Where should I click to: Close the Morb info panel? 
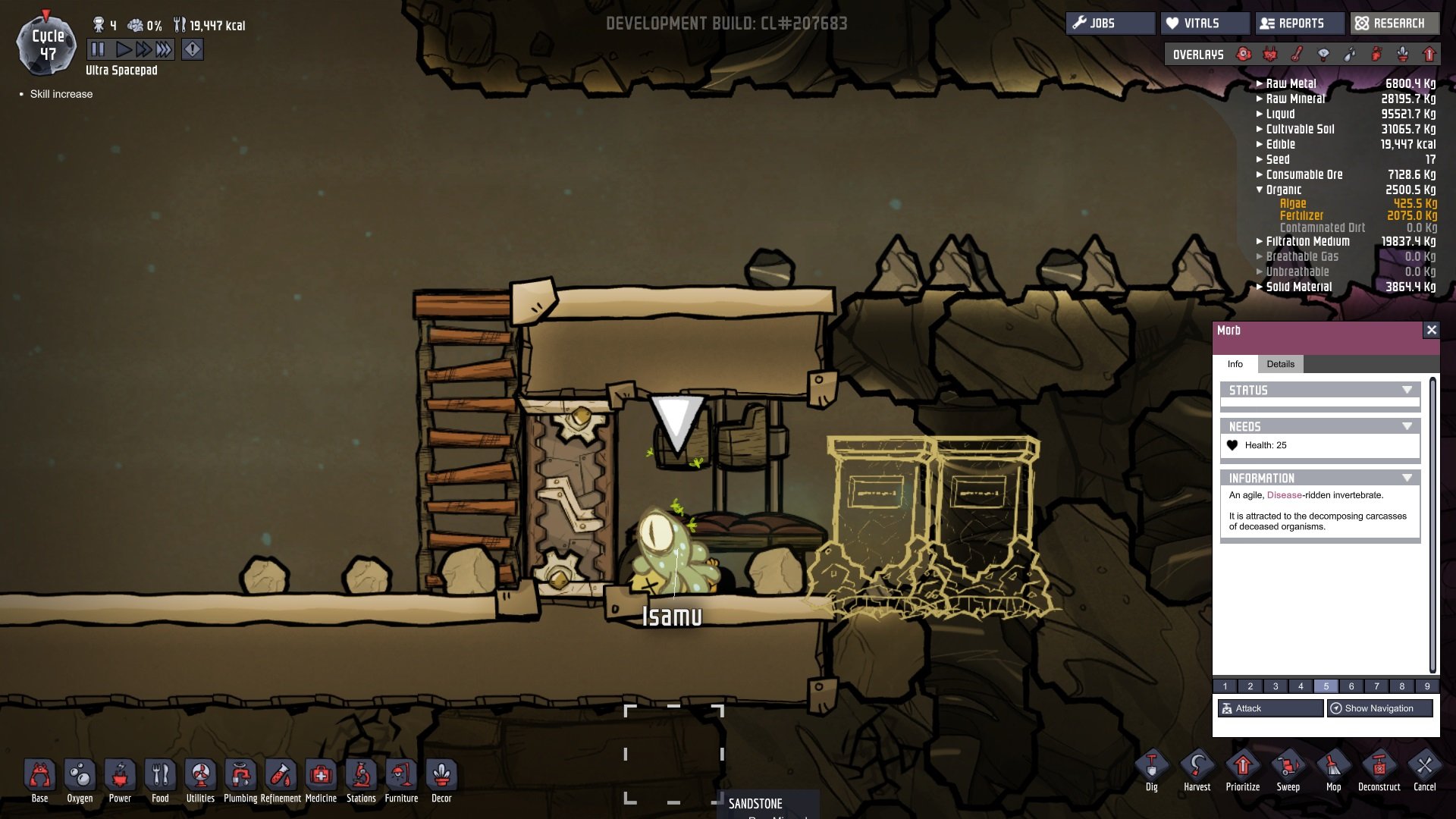click(1431, 330)
